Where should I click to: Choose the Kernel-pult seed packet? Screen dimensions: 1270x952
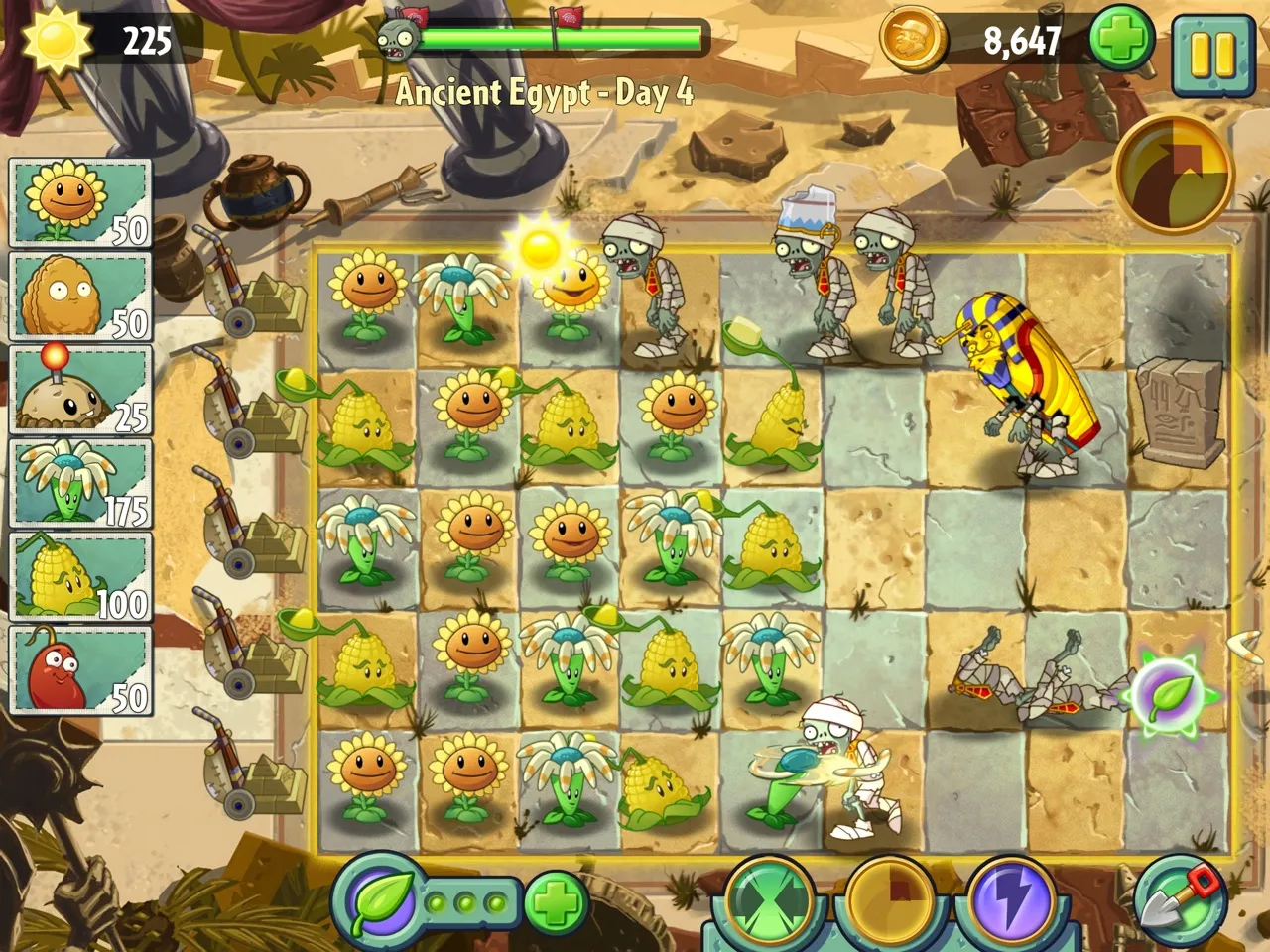[79, 576]
